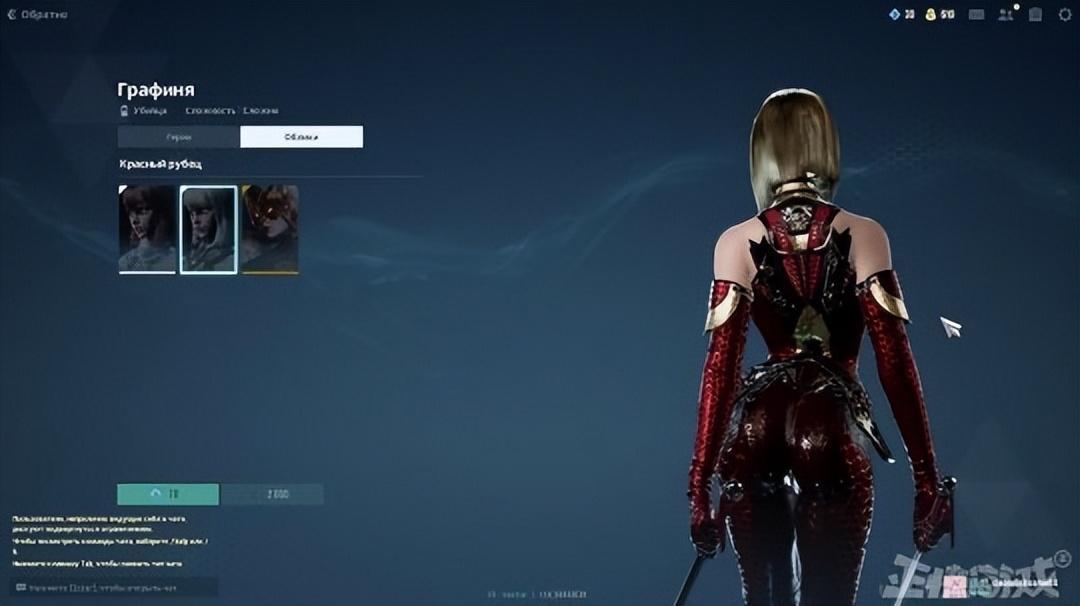Select the highlighted Облики tab
1080x606 pixels.
301,137
